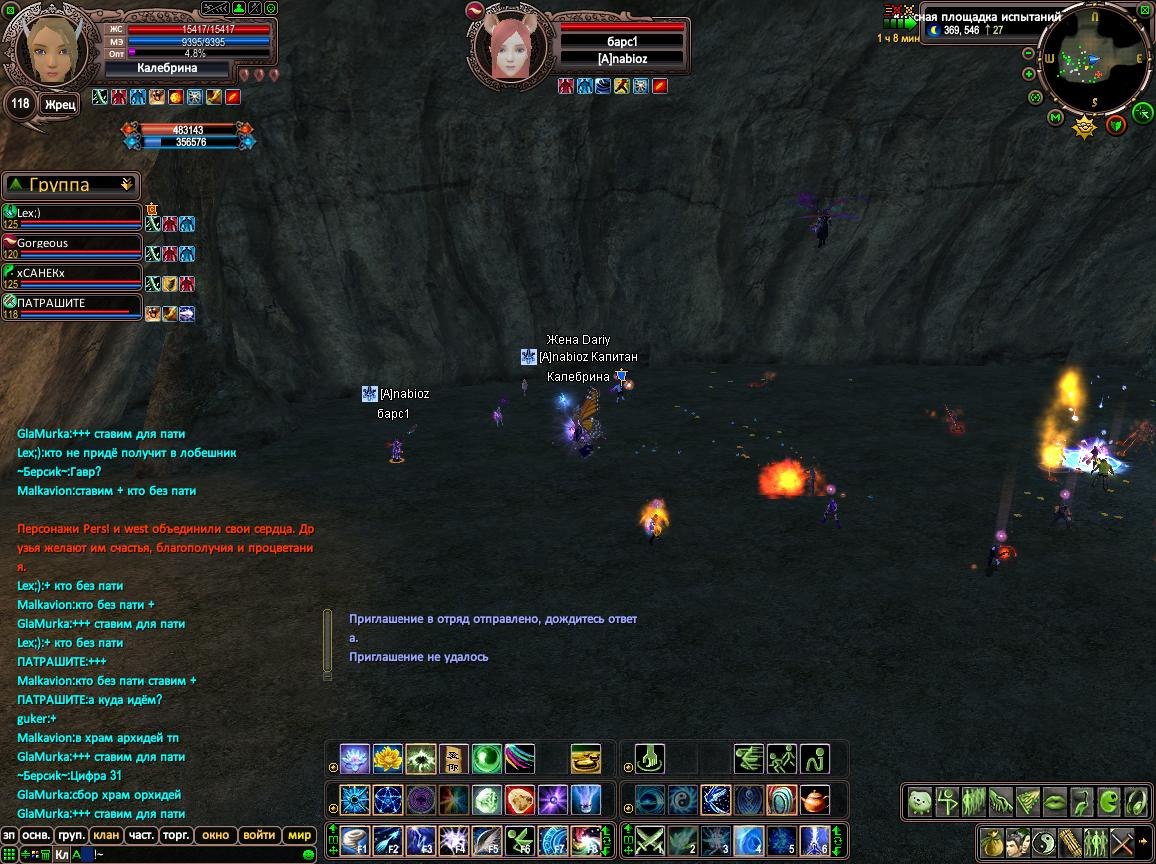Expand the Группа party dropdown

126,185
